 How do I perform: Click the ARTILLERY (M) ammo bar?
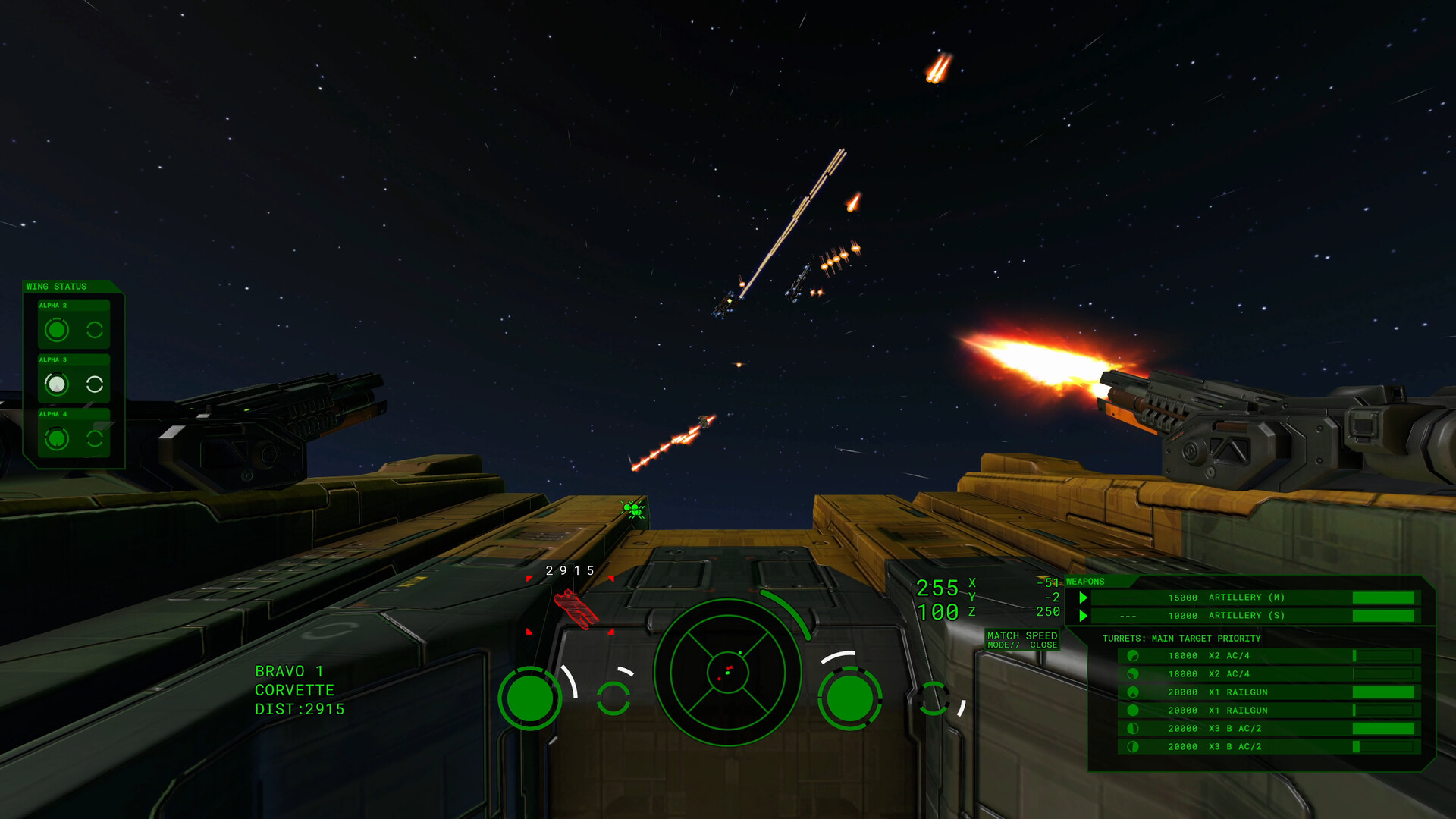coord(1382,598)
